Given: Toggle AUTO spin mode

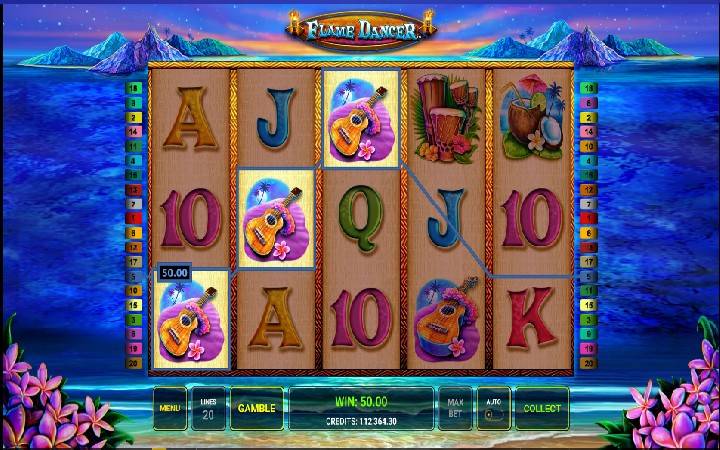Looking at the screenshot, I should point(492,408).
